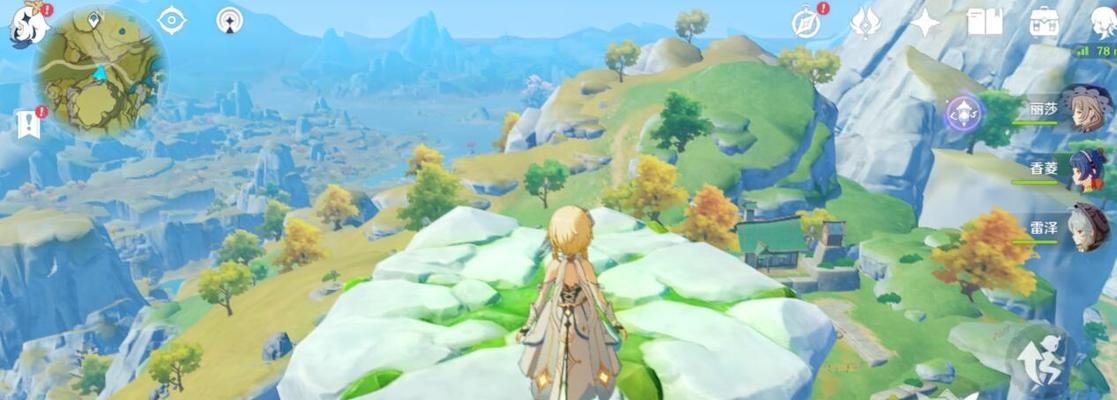Switch to party member 雷泽
This screenshot has height=400, width=1117.
tap(1086, 228)
